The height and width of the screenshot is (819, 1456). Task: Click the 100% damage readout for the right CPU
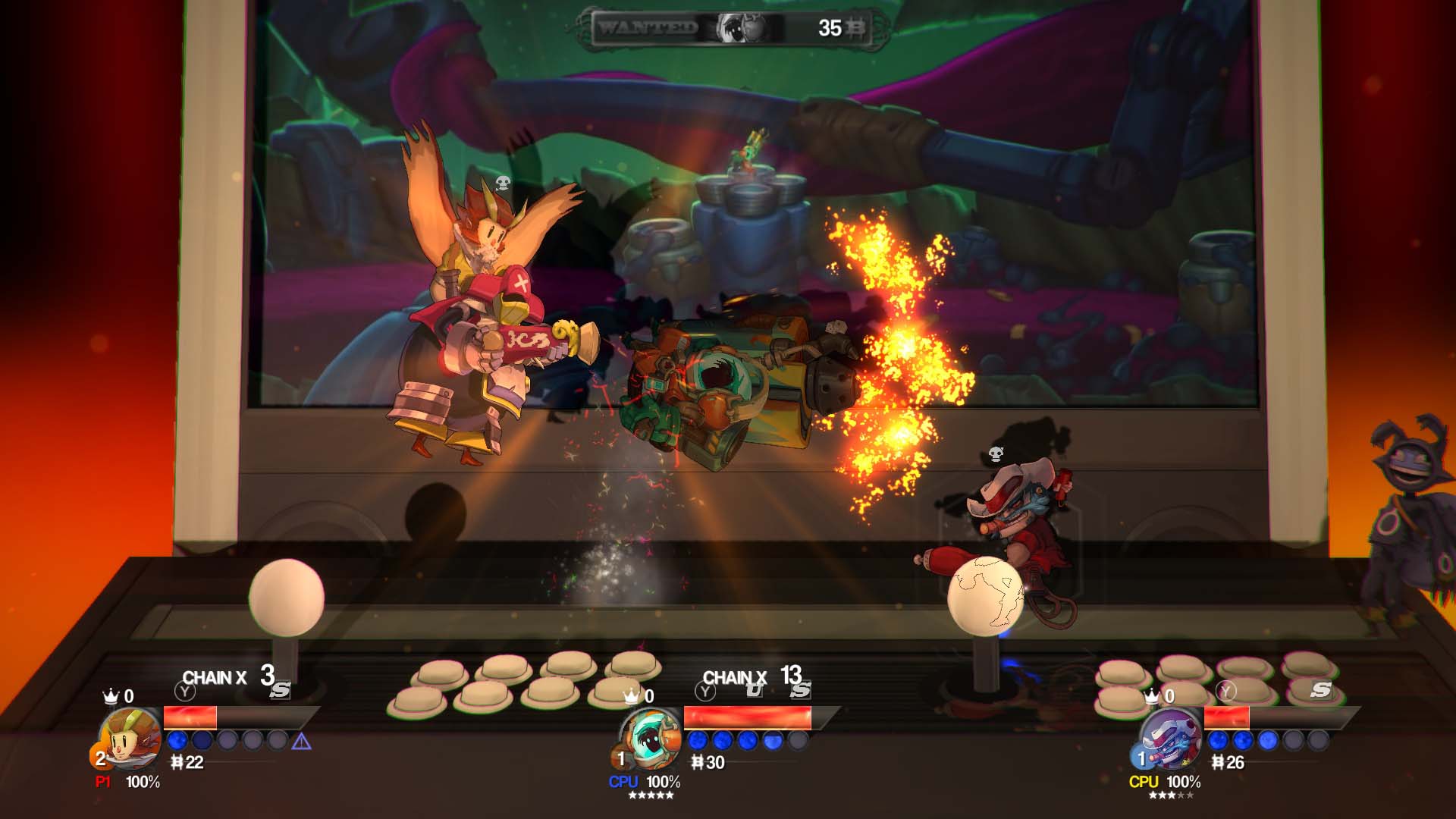tap(1183, 780)
